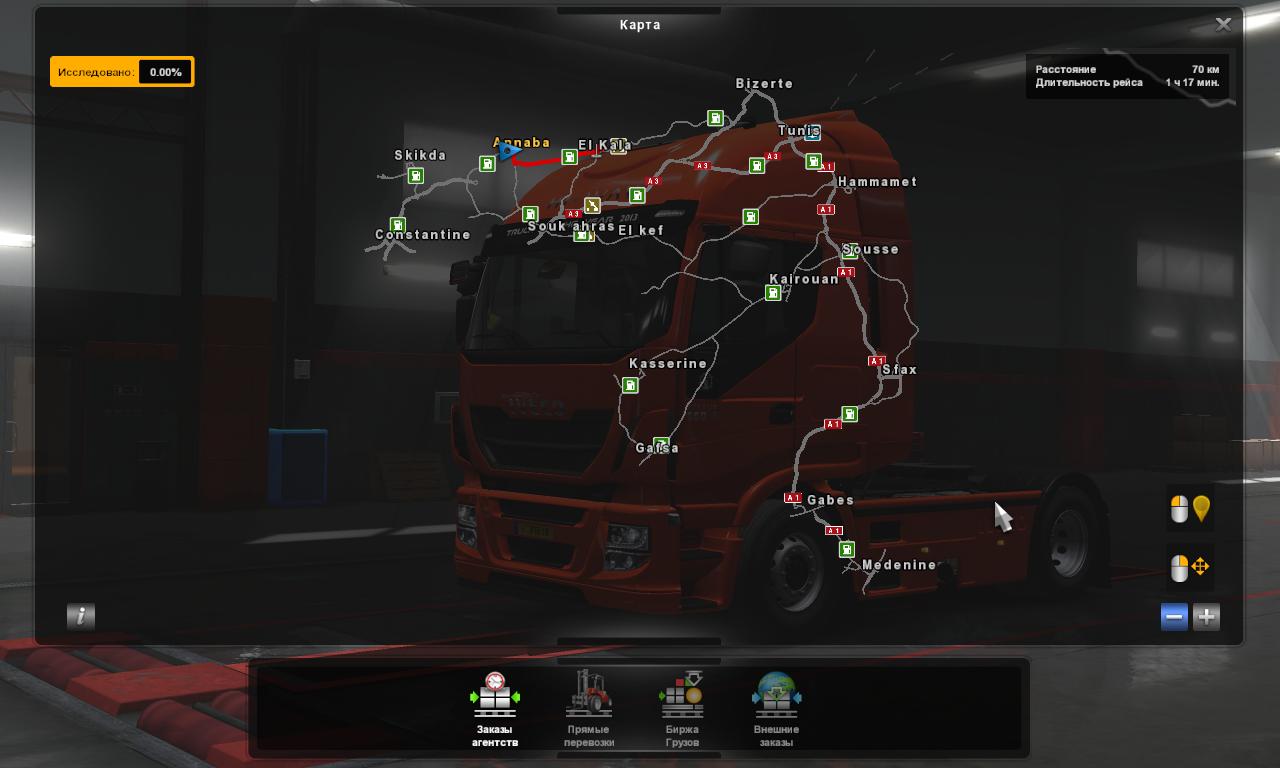Pick Medenine city on the map
1280x768 pixels.
coord(899,565)
